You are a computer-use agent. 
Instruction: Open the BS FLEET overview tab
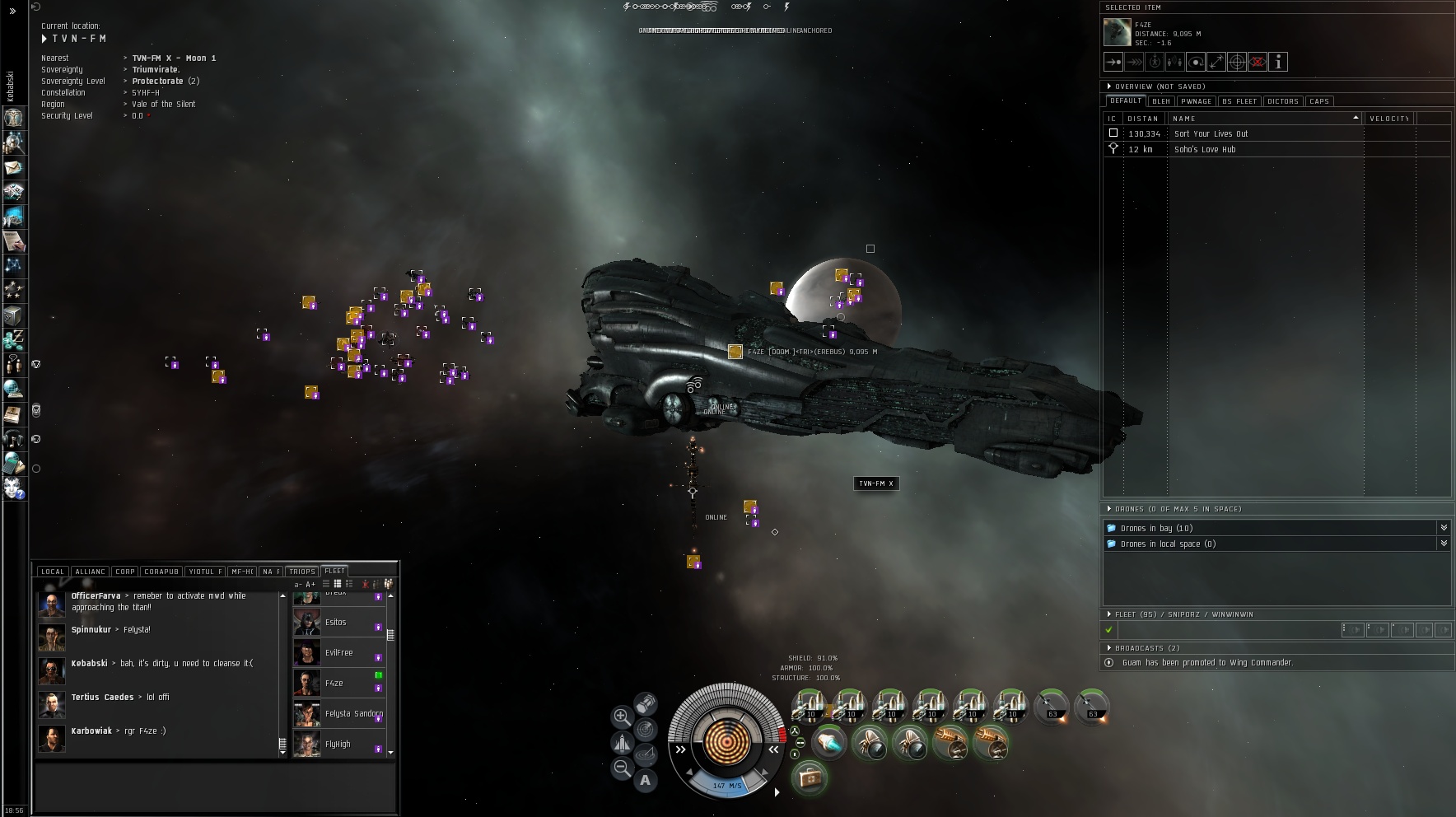click(x=1239, y=101)
